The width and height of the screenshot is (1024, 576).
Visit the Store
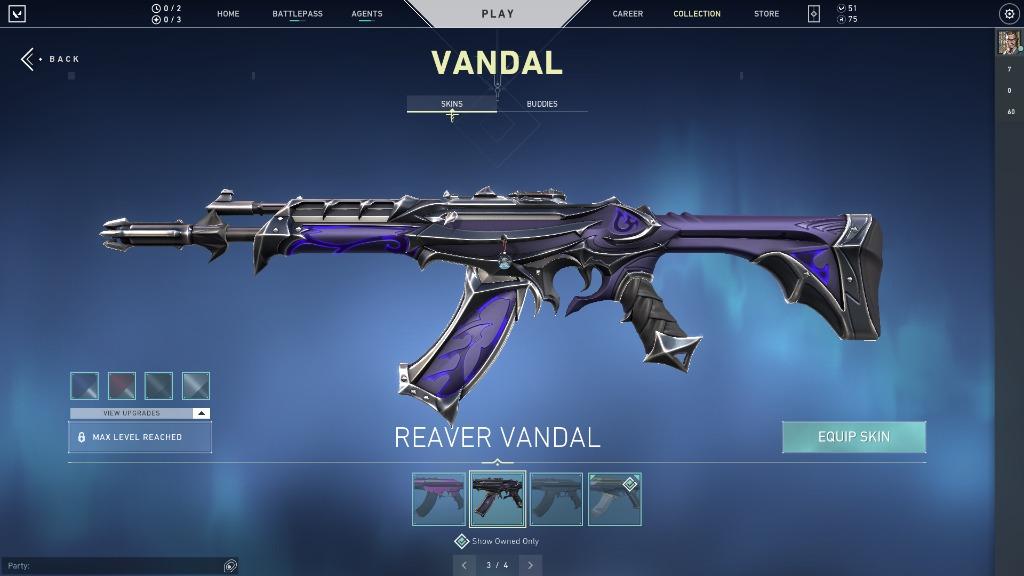point(767,14)
